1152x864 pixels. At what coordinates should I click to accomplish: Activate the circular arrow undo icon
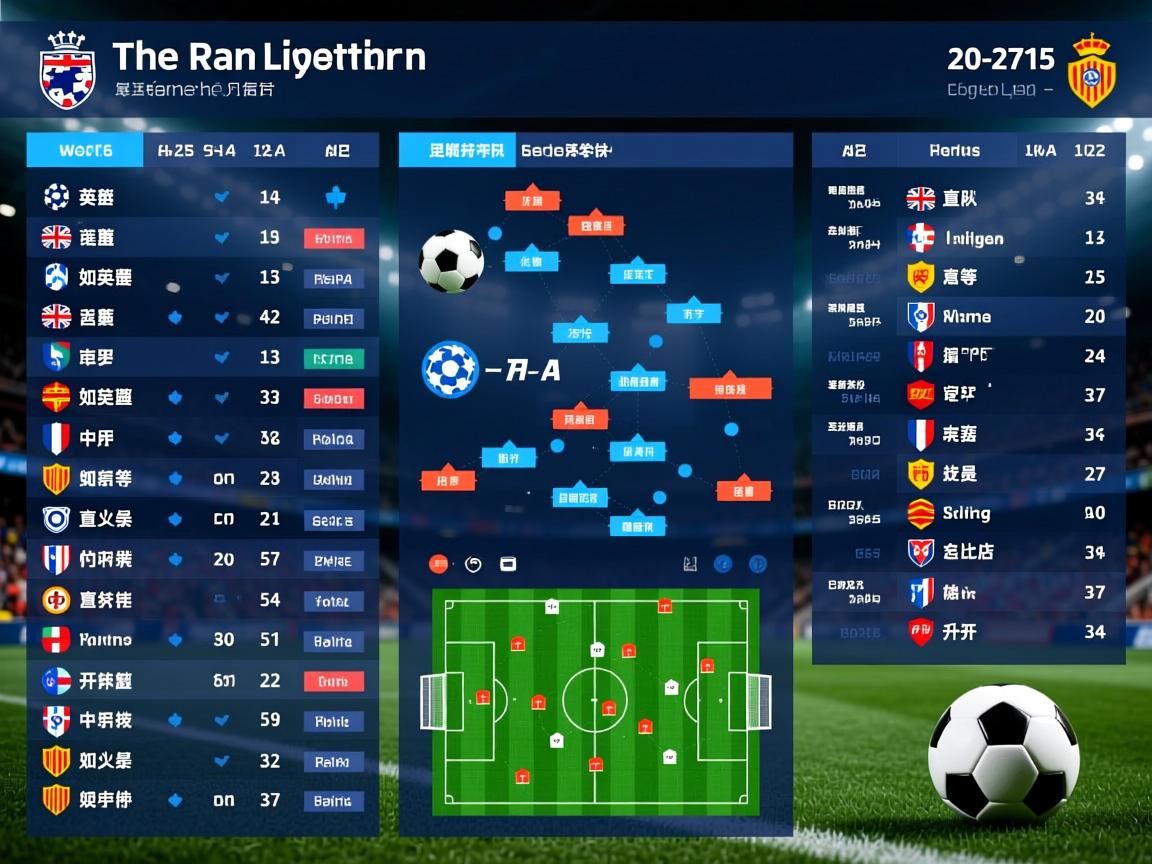pos(474,564)
